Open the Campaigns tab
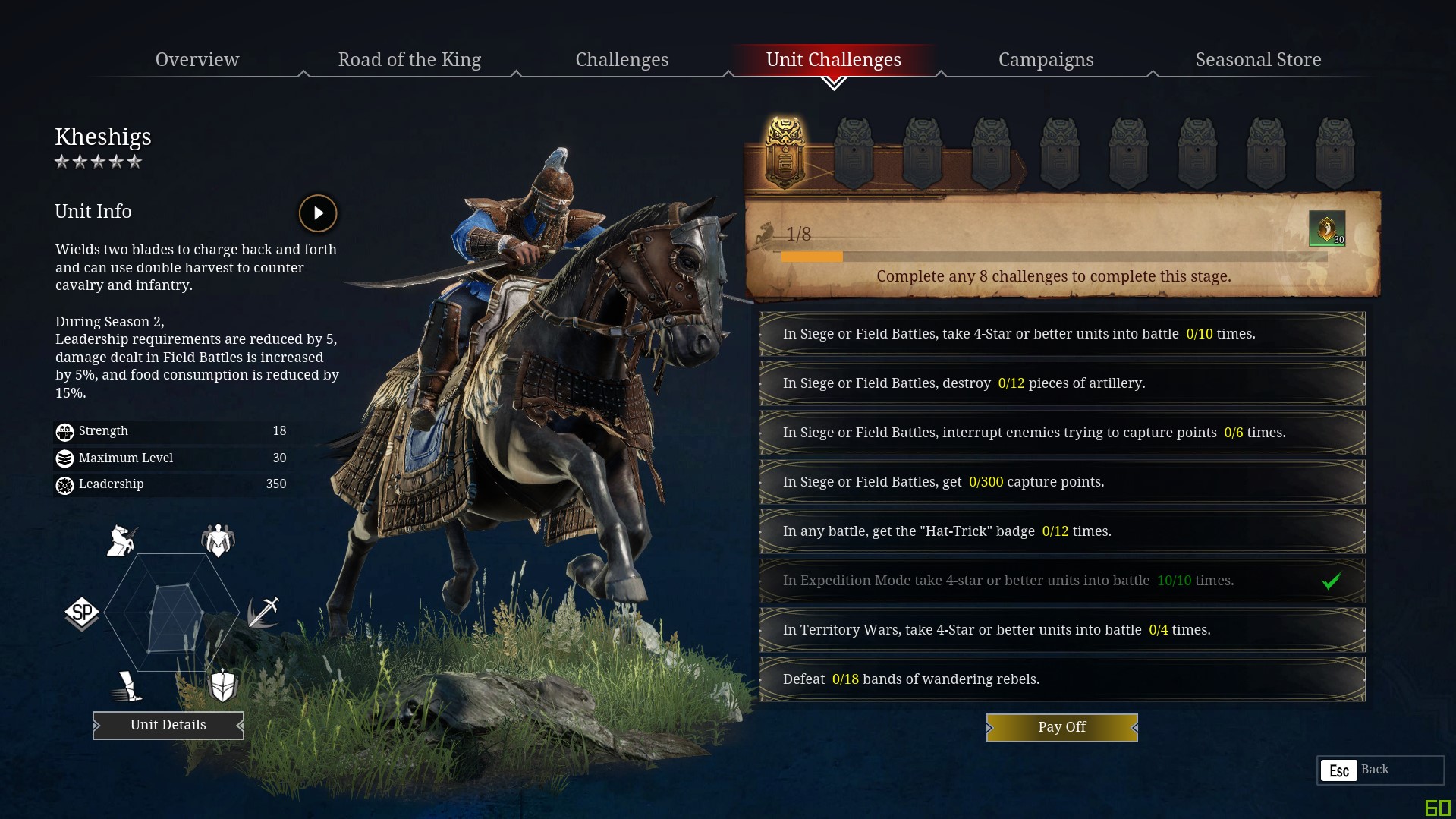Screen dimensions: 1456x819 tap(1046, 59)
